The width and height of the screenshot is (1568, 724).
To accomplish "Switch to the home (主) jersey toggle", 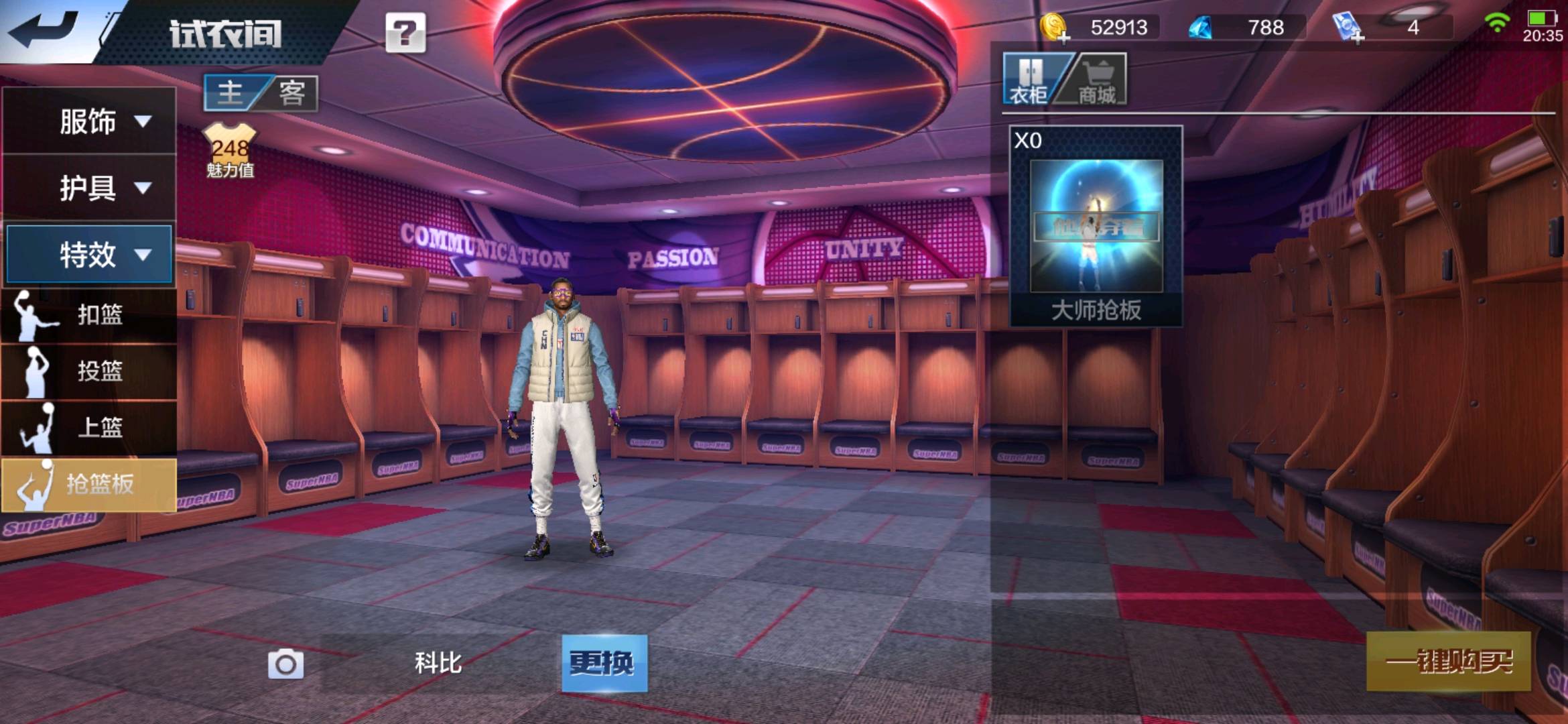I will click(231, 93).
